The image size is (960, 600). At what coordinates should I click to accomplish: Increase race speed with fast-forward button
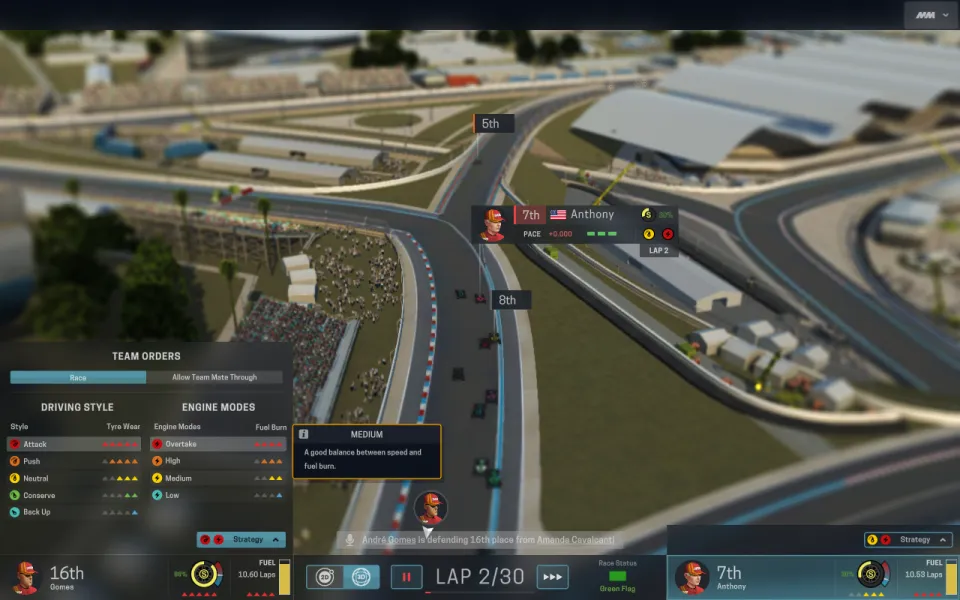tap(552, 577)
